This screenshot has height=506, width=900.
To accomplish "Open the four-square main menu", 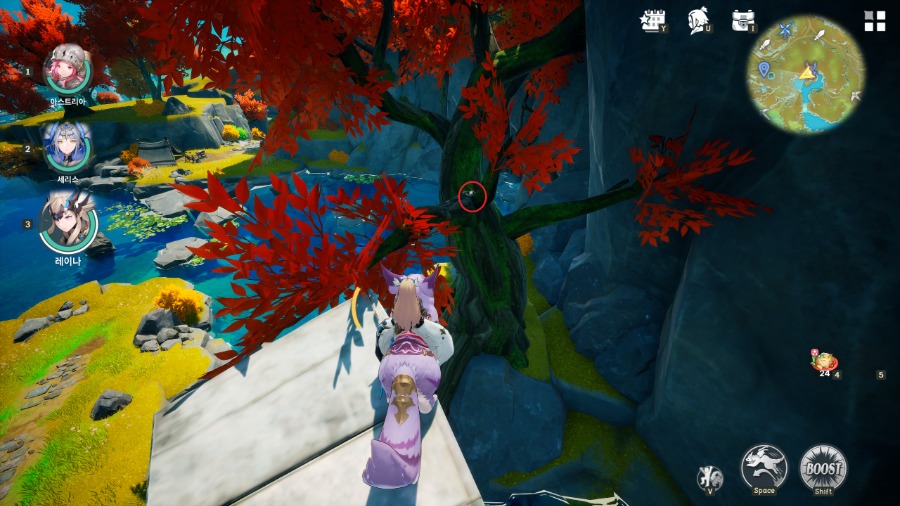I will tap(875, 22).
